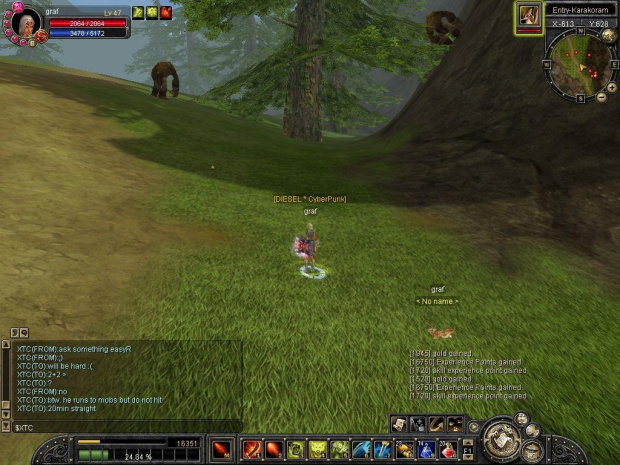Activate the first red flame skill in hotbar

click(x=252, y=449)
